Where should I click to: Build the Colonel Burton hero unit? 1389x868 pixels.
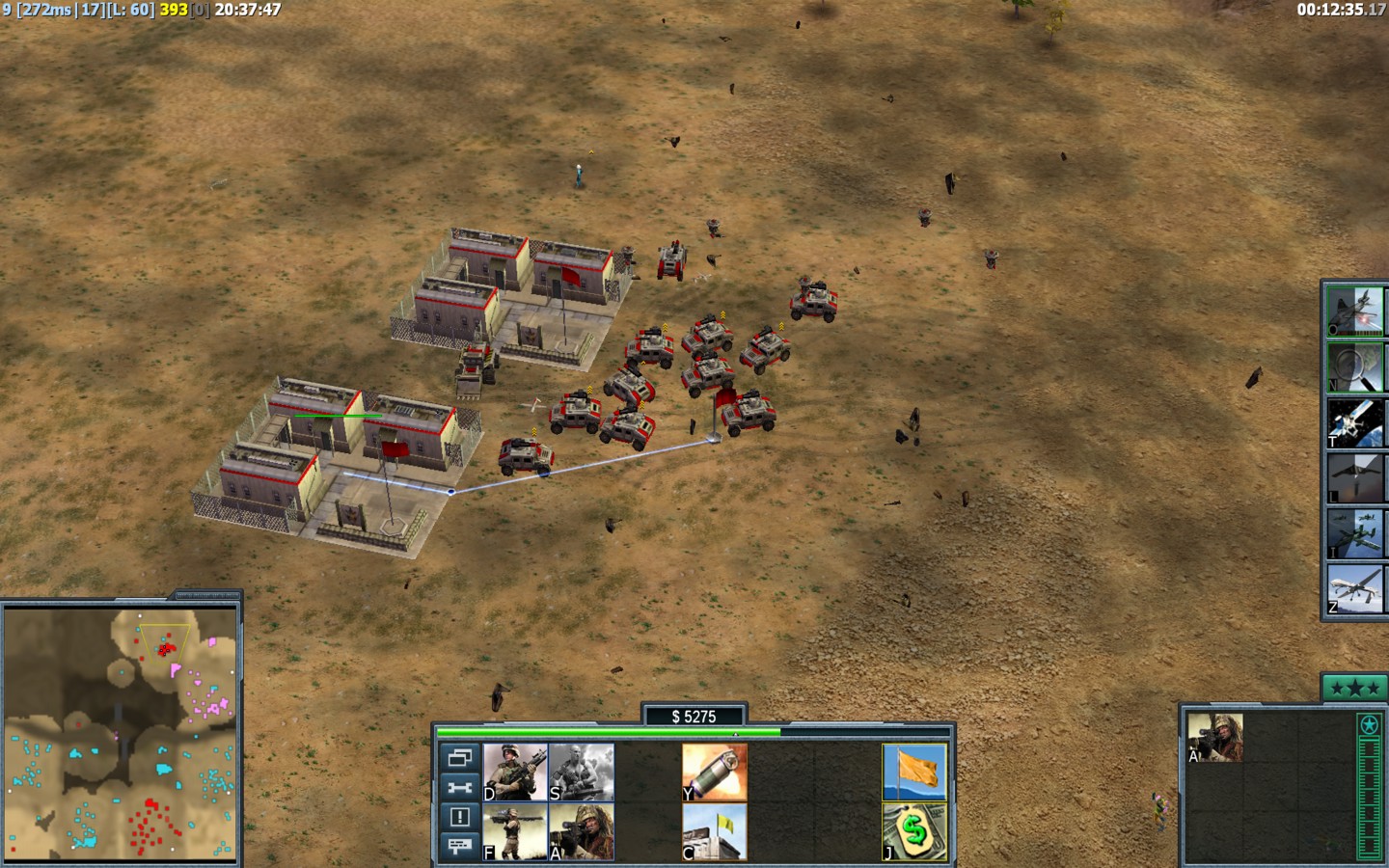(581, 773)
